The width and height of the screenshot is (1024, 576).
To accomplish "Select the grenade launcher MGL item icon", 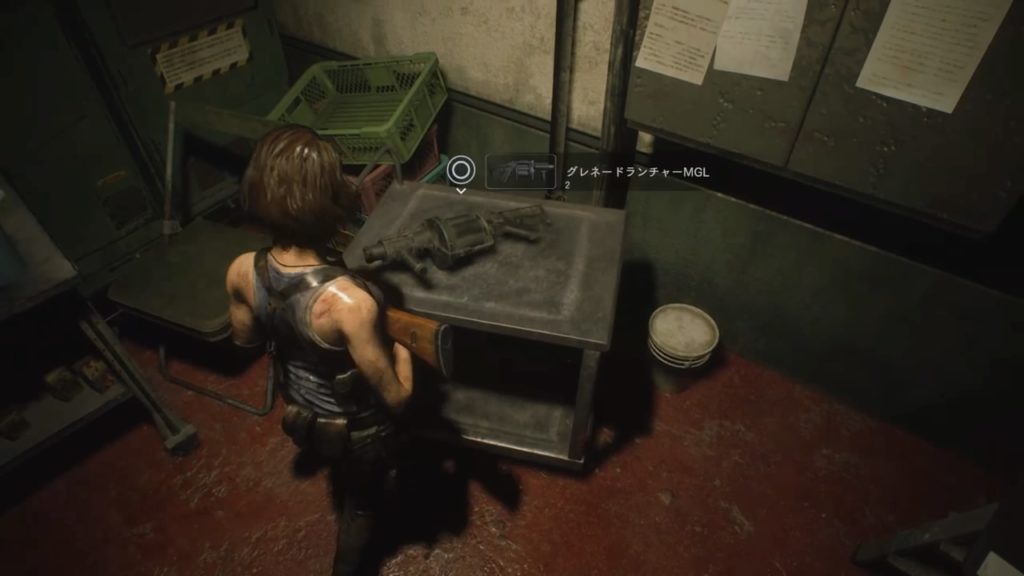I will pyautogui.click(x=520, y=171).
